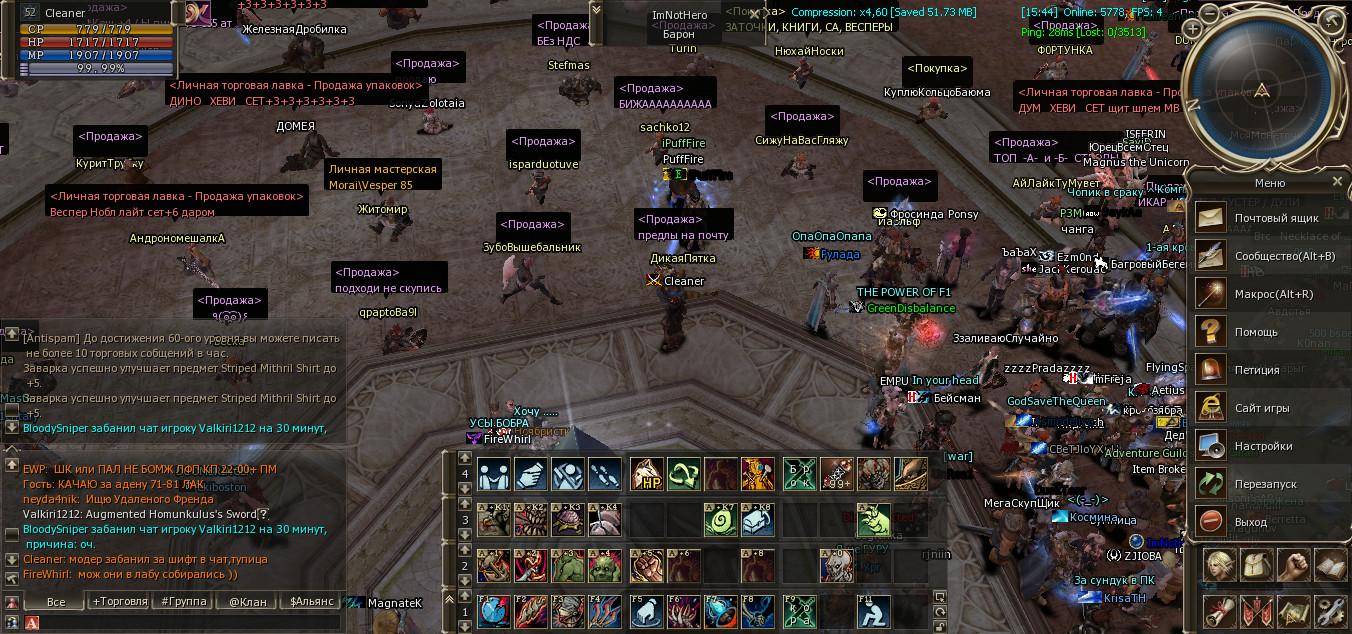Viewport: 1352px width, 634px height.
Task: Choose Помощь in the menu
Action: tap(1212, 331)
